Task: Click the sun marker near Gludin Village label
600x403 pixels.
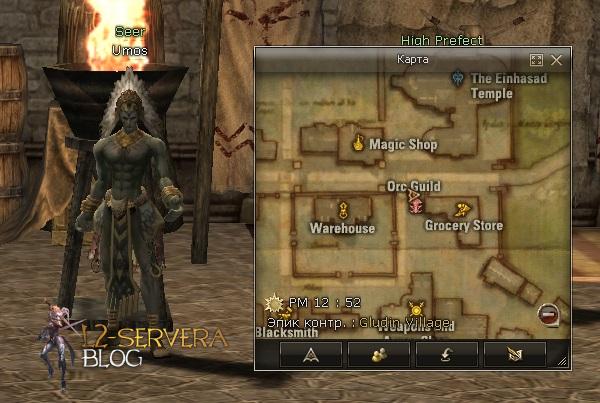Action: pyautogui.click(x=416, y=311)
